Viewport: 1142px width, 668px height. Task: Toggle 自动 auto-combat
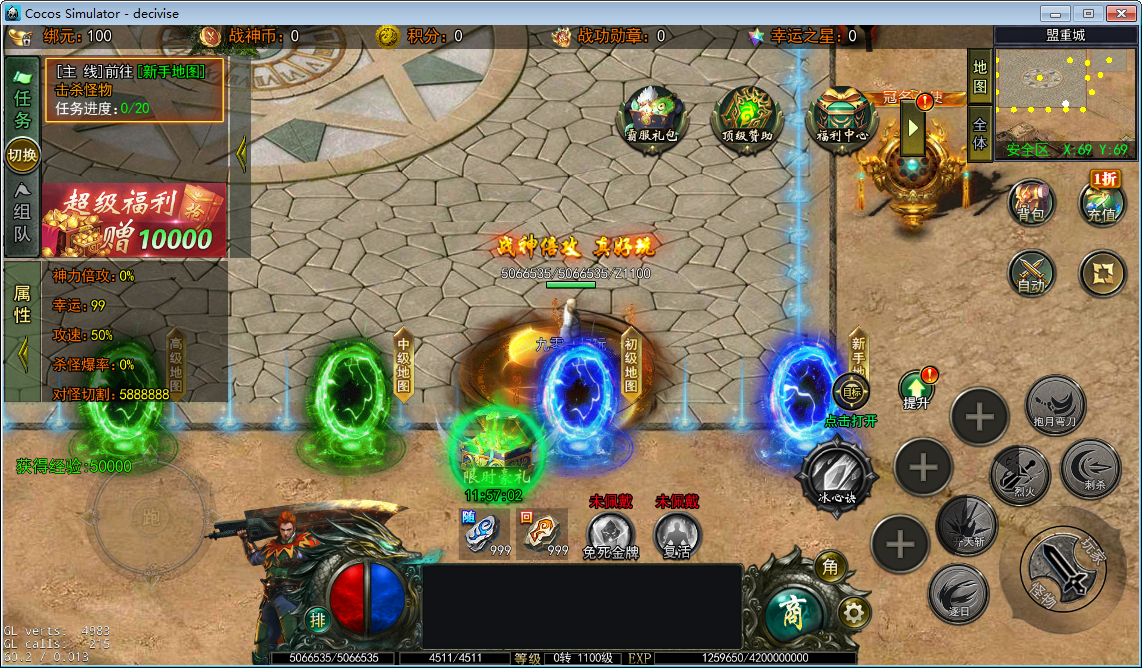[1031, 272]
